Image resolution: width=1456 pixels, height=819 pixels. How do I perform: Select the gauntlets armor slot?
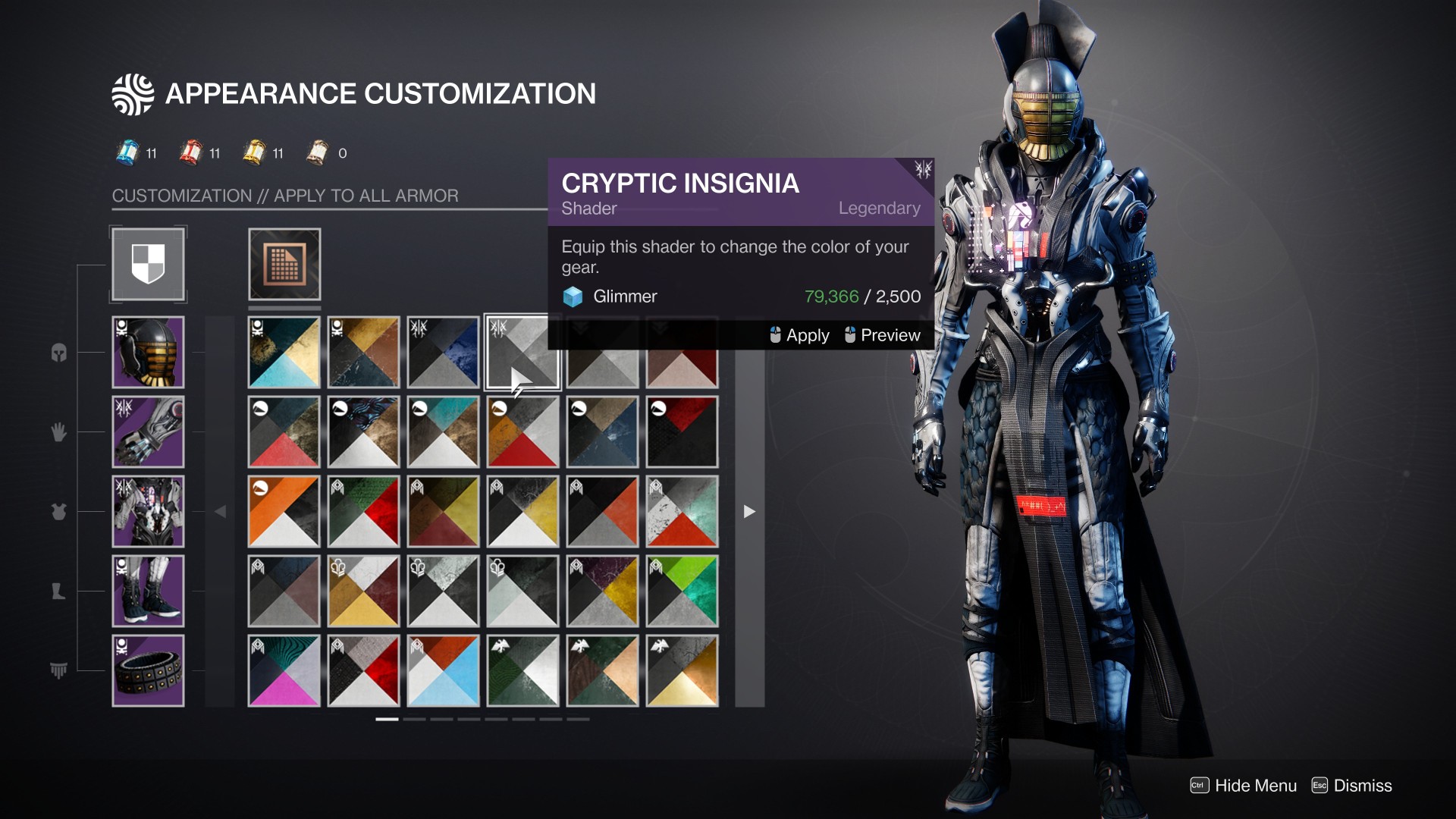pos(148,432)
